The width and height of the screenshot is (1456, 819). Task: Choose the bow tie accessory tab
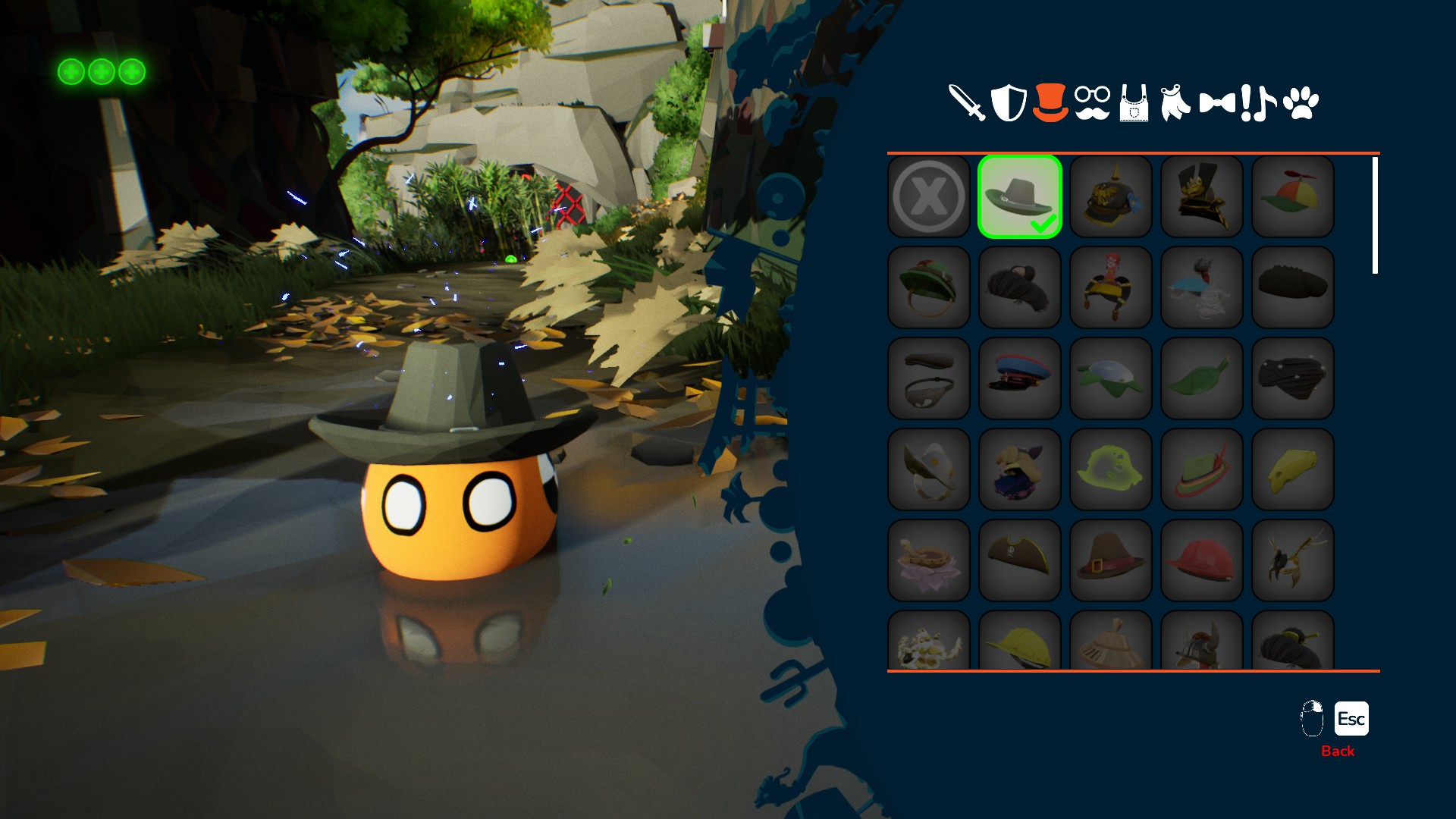click(x=1217, y=103)
